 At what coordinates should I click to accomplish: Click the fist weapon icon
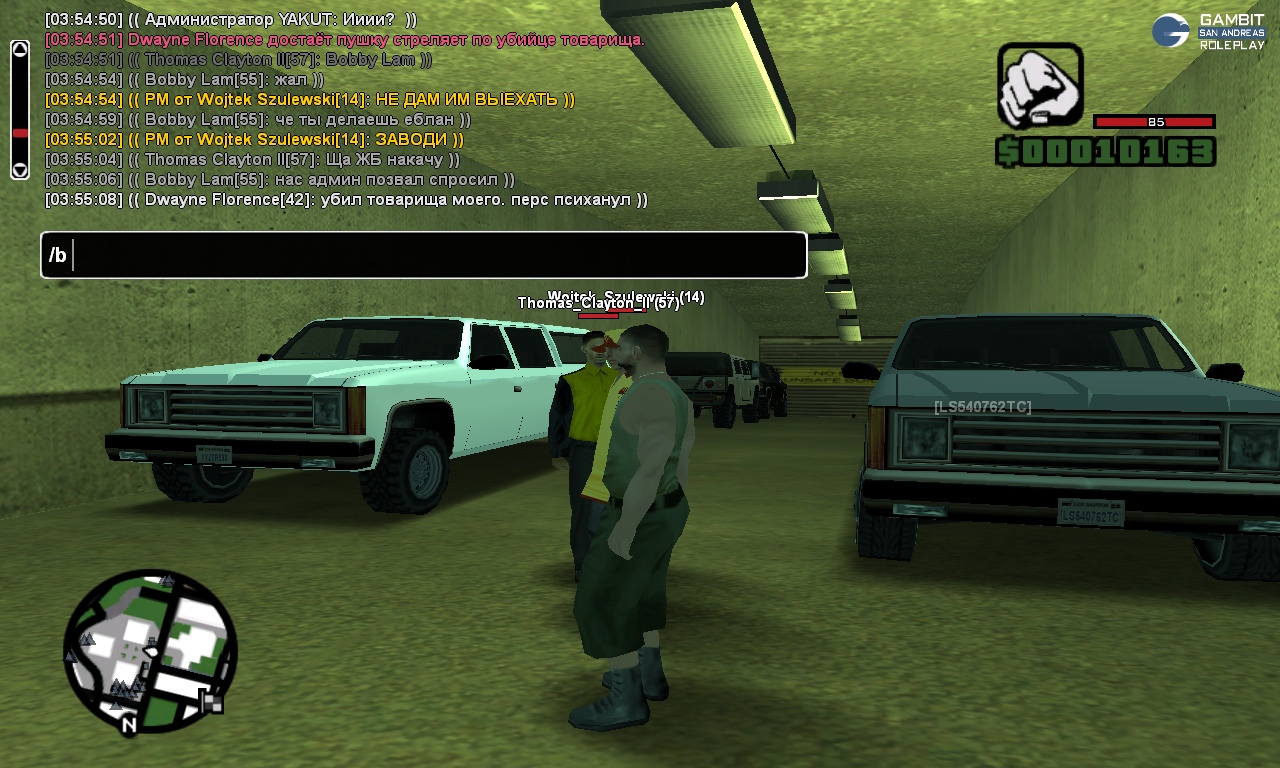pyautogui.click(x=1040, y=85)
